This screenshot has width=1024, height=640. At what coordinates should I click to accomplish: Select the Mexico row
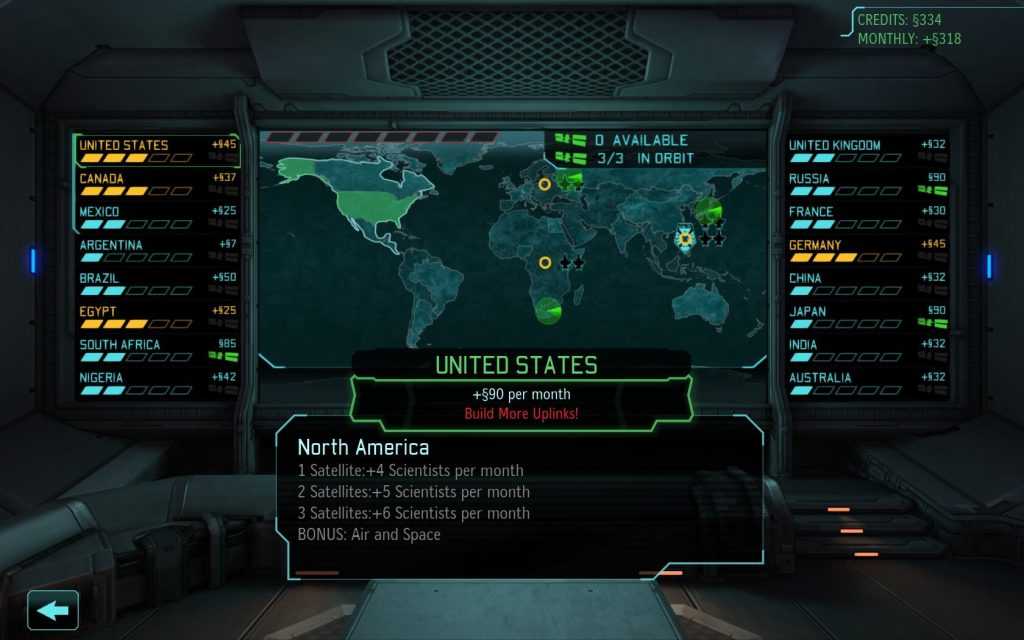click(157, 216)
